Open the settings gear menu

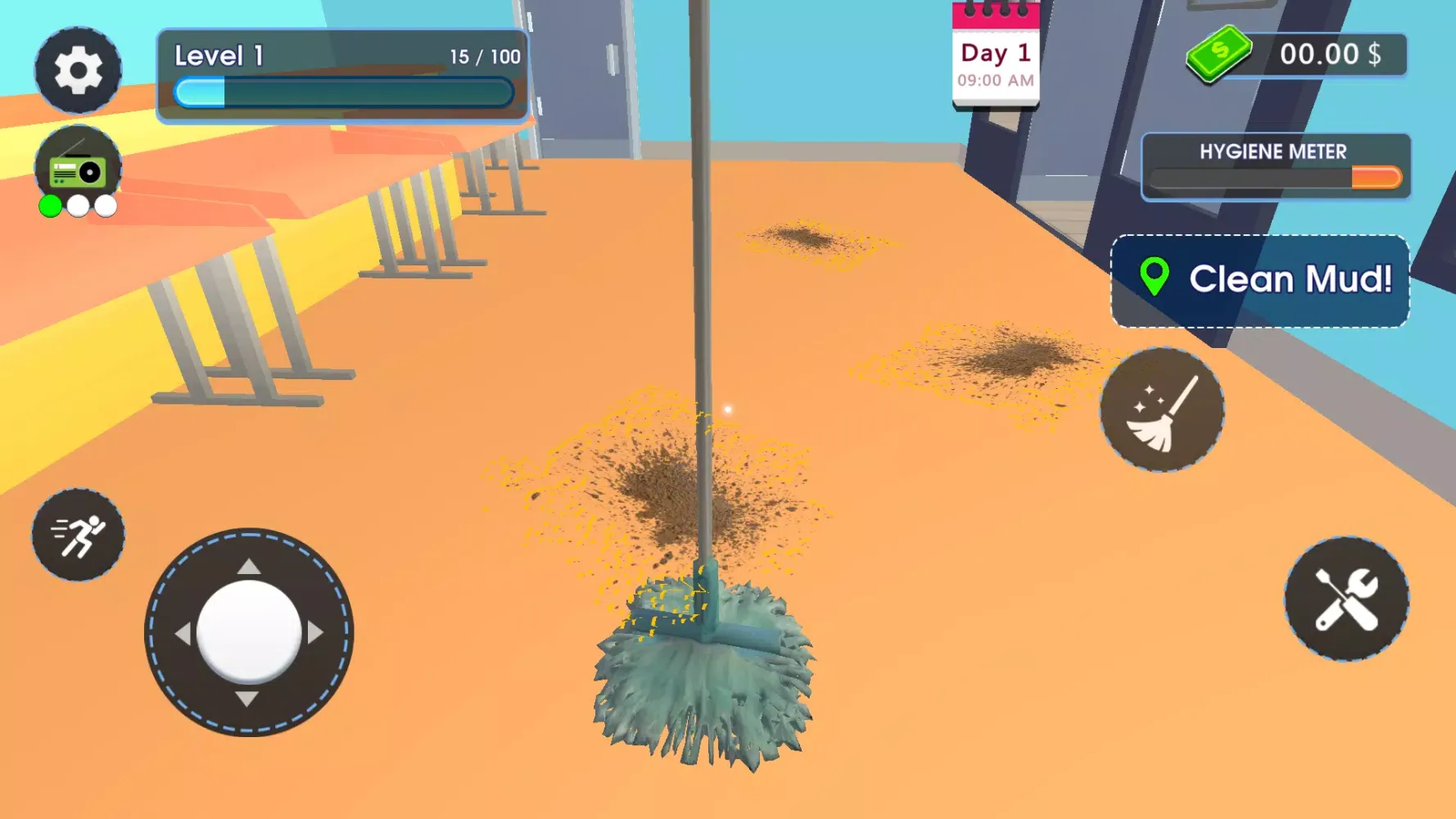78,70
